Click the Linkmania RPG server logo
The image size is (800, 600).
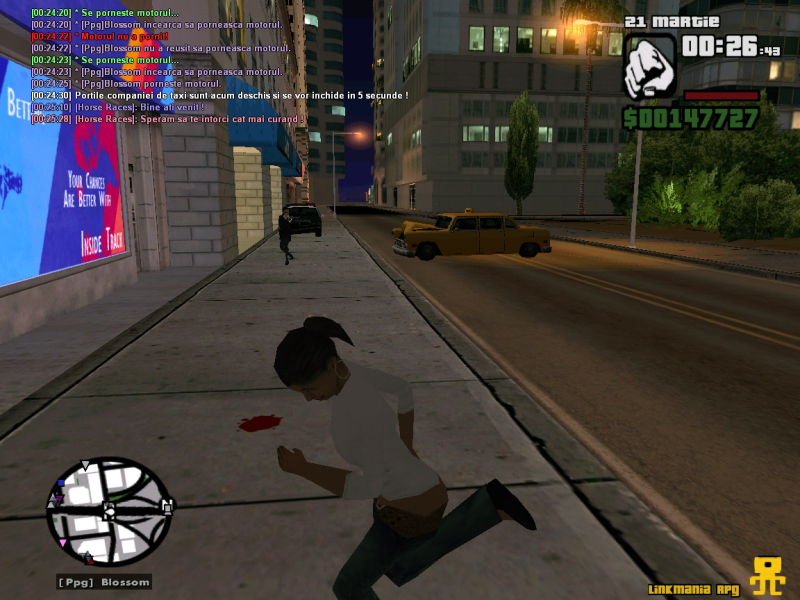(x=768, y=576)
